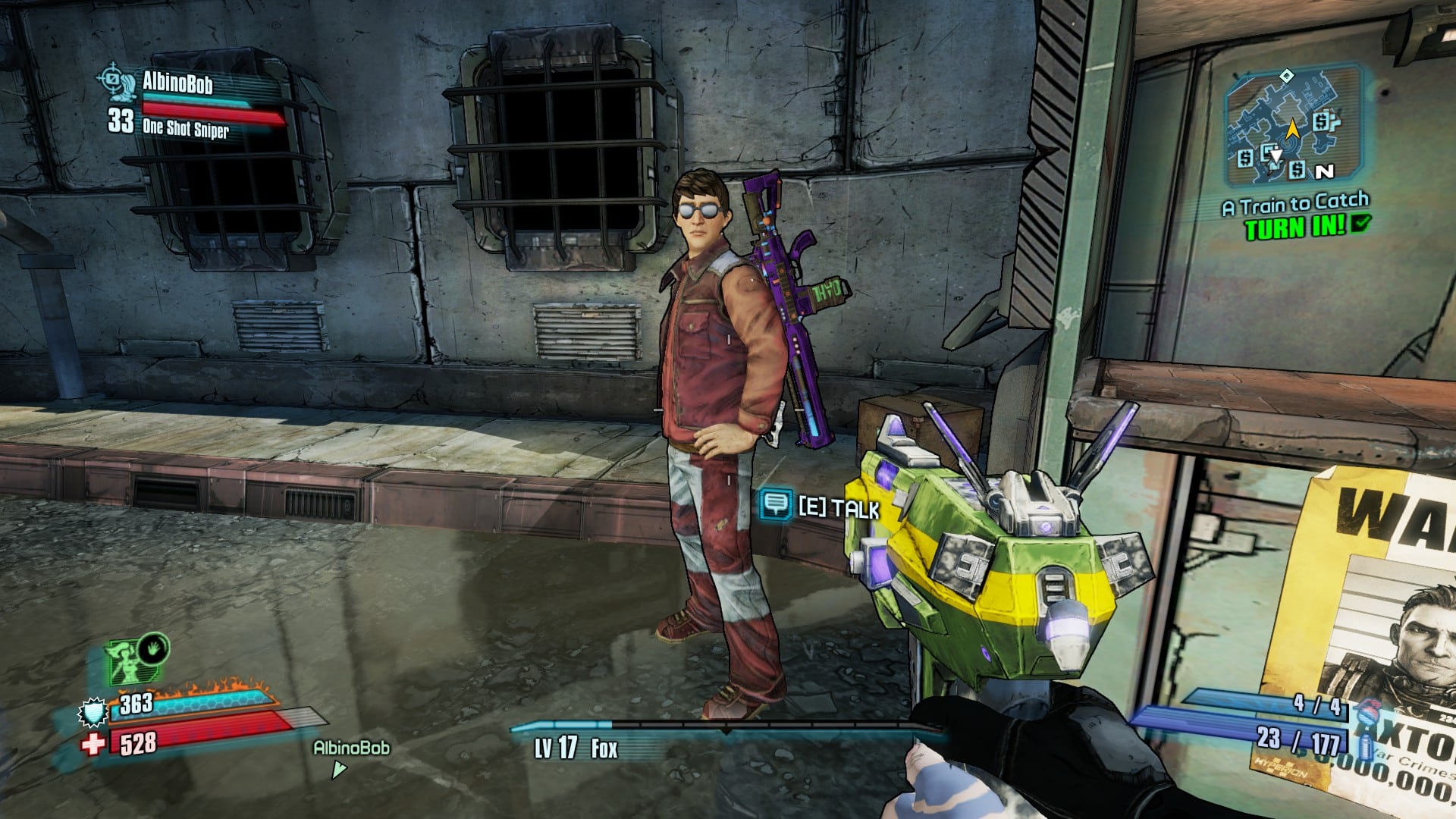
Task: Click the hand cooldown icon over the skill portrait
Action: coord(153,649)
